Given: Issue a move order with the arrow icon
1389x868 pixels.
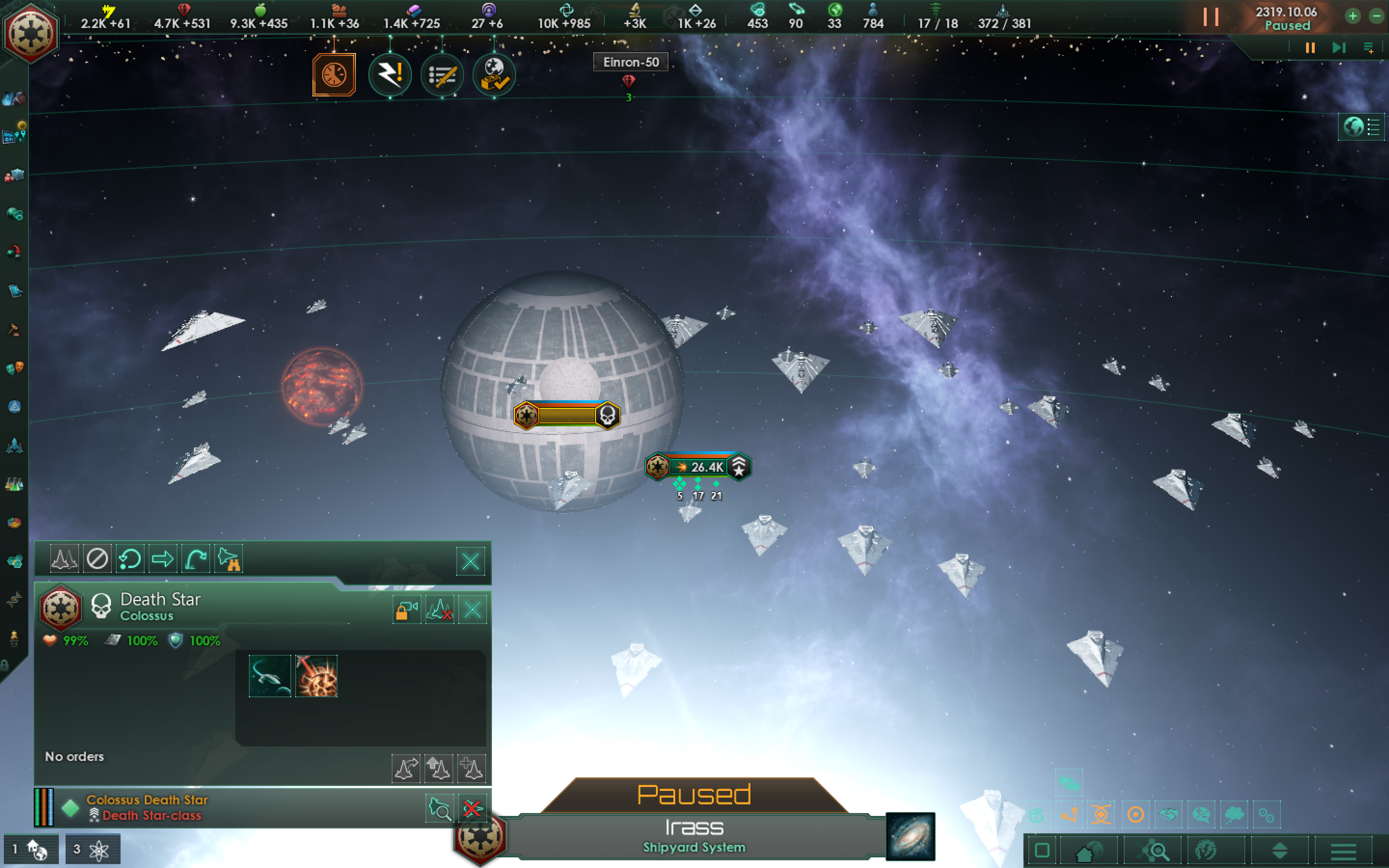Looking at the screenshot, I should coord(163,558).
